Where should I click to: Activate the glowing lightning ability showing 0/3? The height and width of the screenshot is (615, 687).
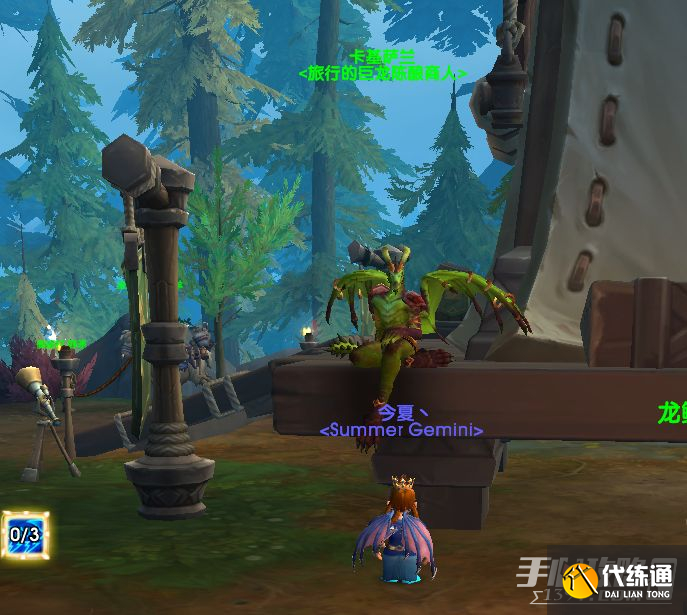(24, 535)
